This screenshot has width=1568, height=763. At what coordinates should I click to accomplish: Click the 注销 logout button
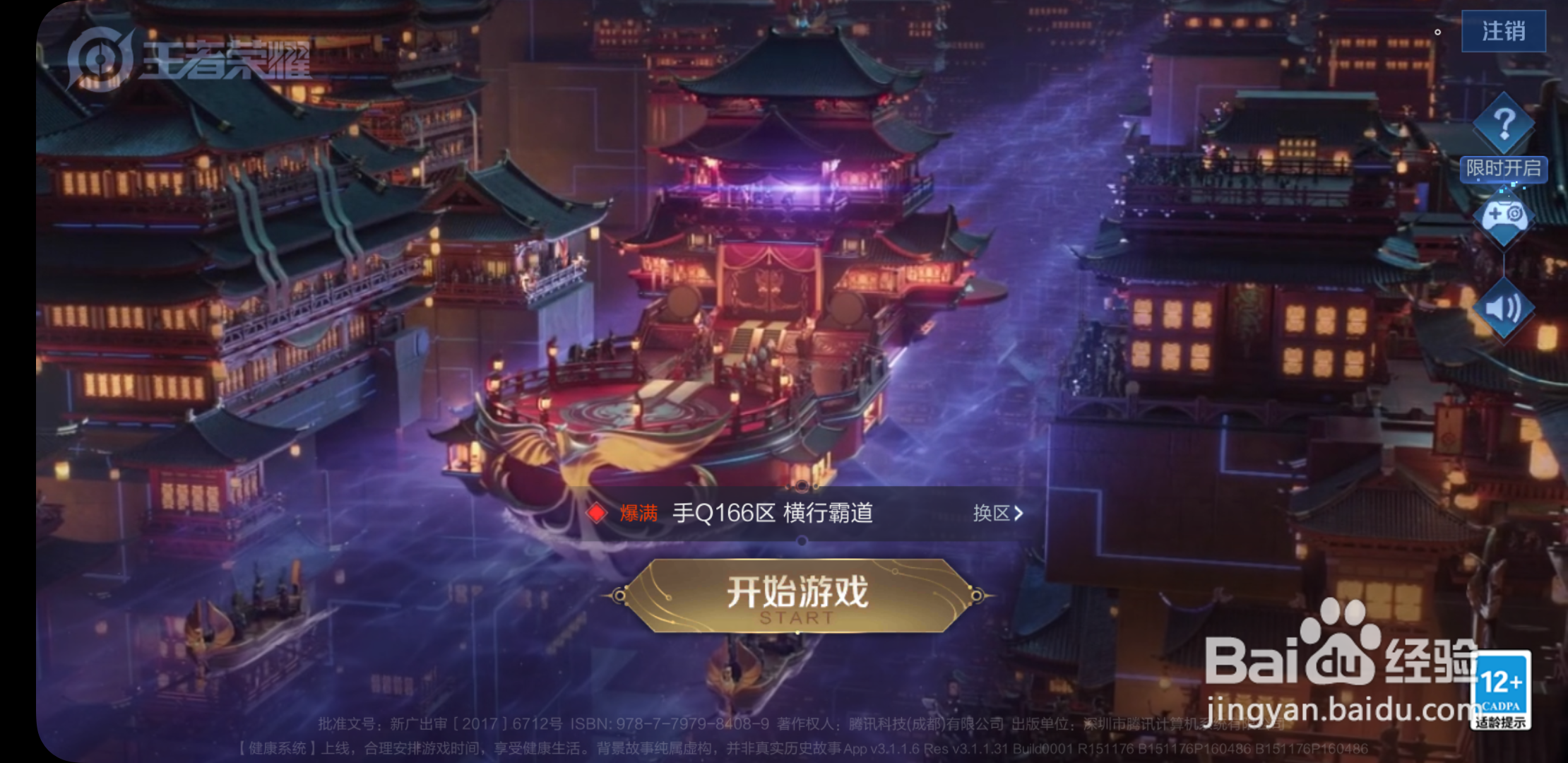pos(1504,31)
